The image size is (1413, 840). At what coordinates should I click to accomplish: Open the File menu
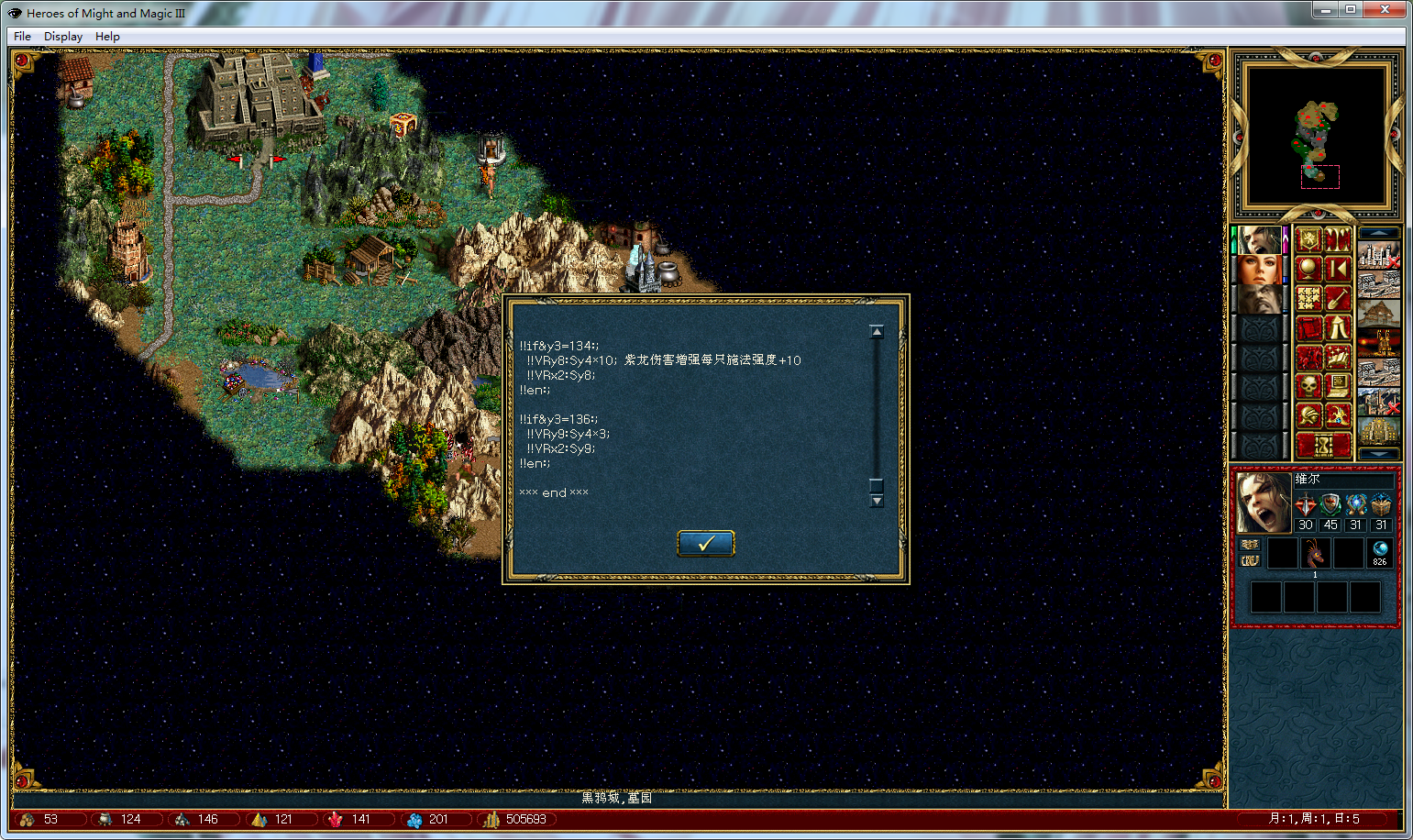(22, 37)
